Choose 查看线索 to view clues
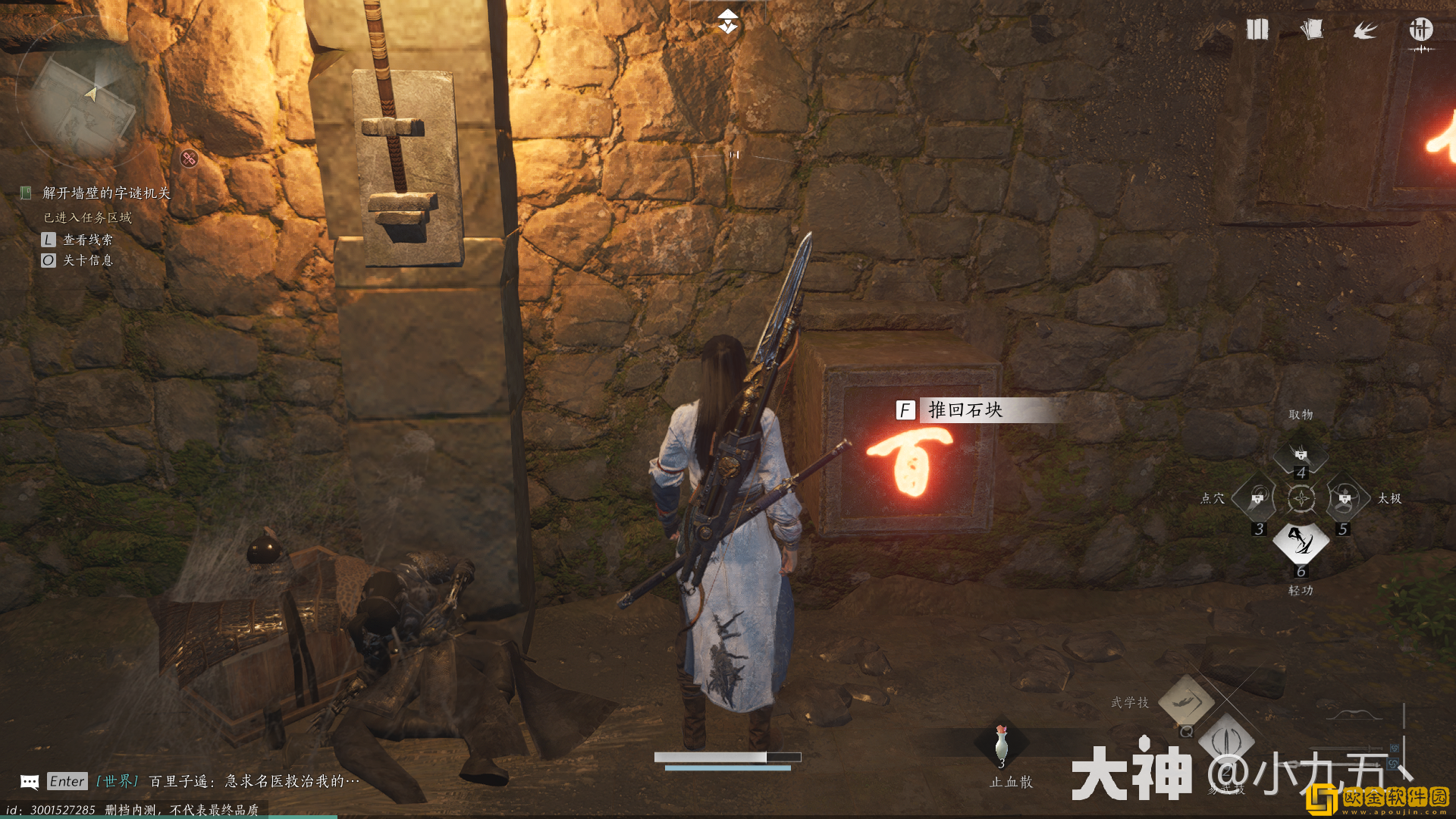The image size is (1456, 819). (87, 240)
